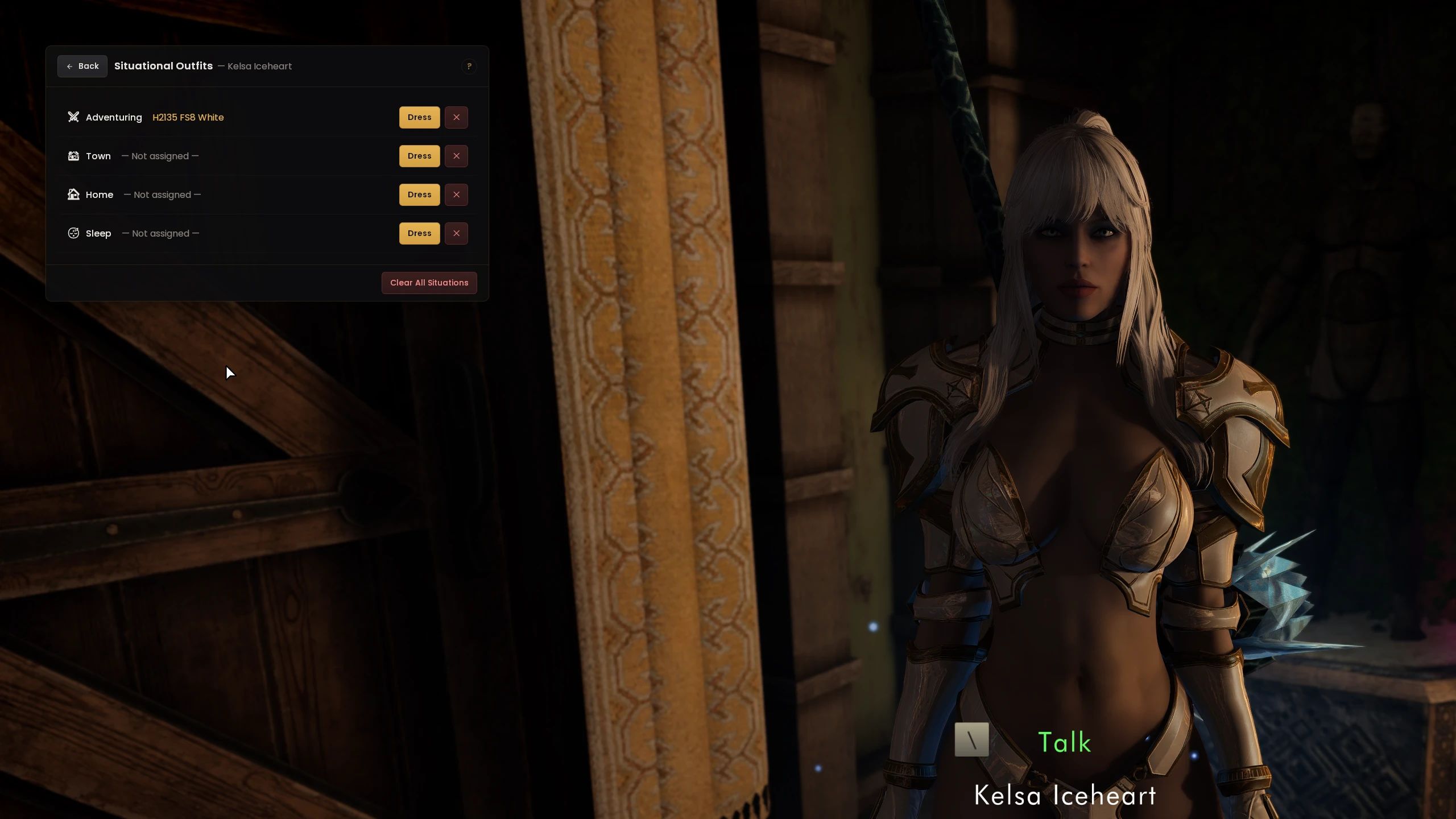Click the sleeping-face Sleep icon
Viewport: 1456px width, 819px height.
pyautogui.click(x=73, y=233)
